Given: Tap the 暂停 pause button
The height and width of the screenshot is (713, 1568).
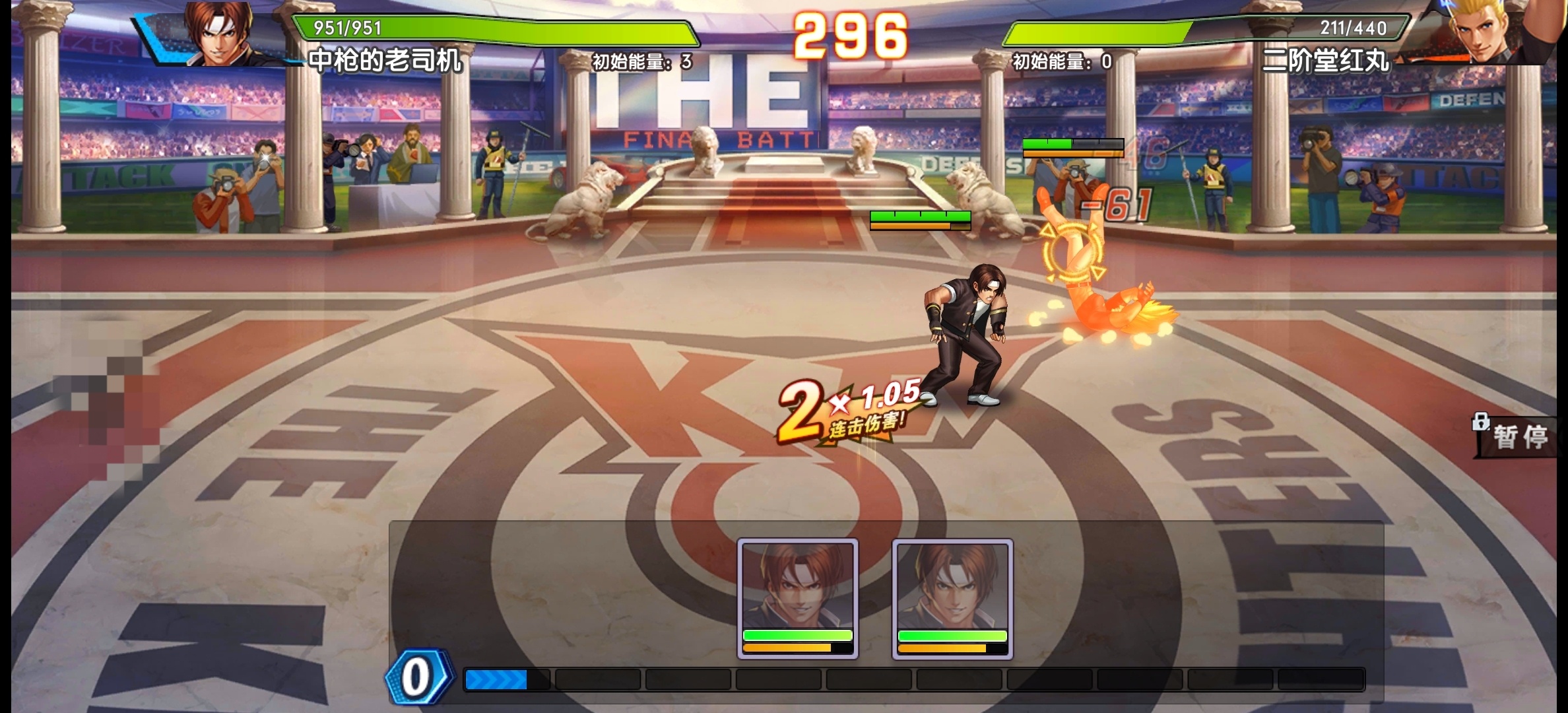Looking at the screenshot, I should pos(1519,436).
